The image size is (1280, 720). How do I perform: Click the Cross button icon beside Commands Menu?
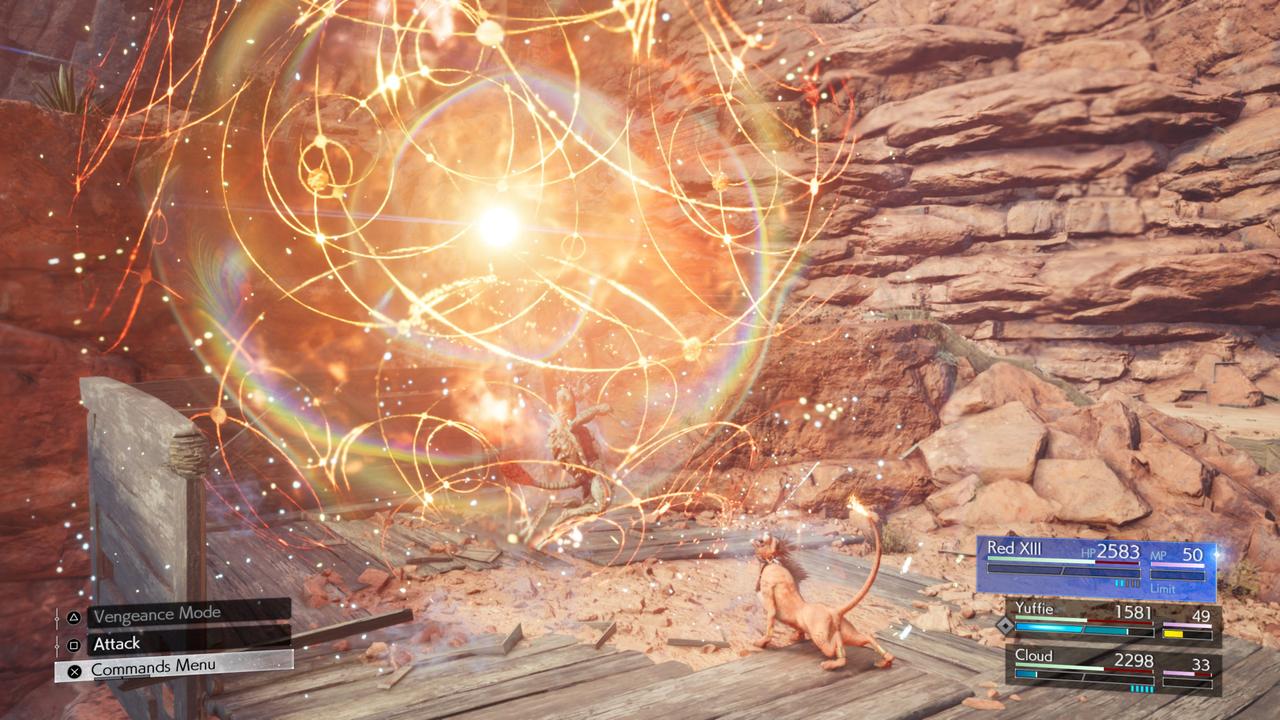[74, 670]
